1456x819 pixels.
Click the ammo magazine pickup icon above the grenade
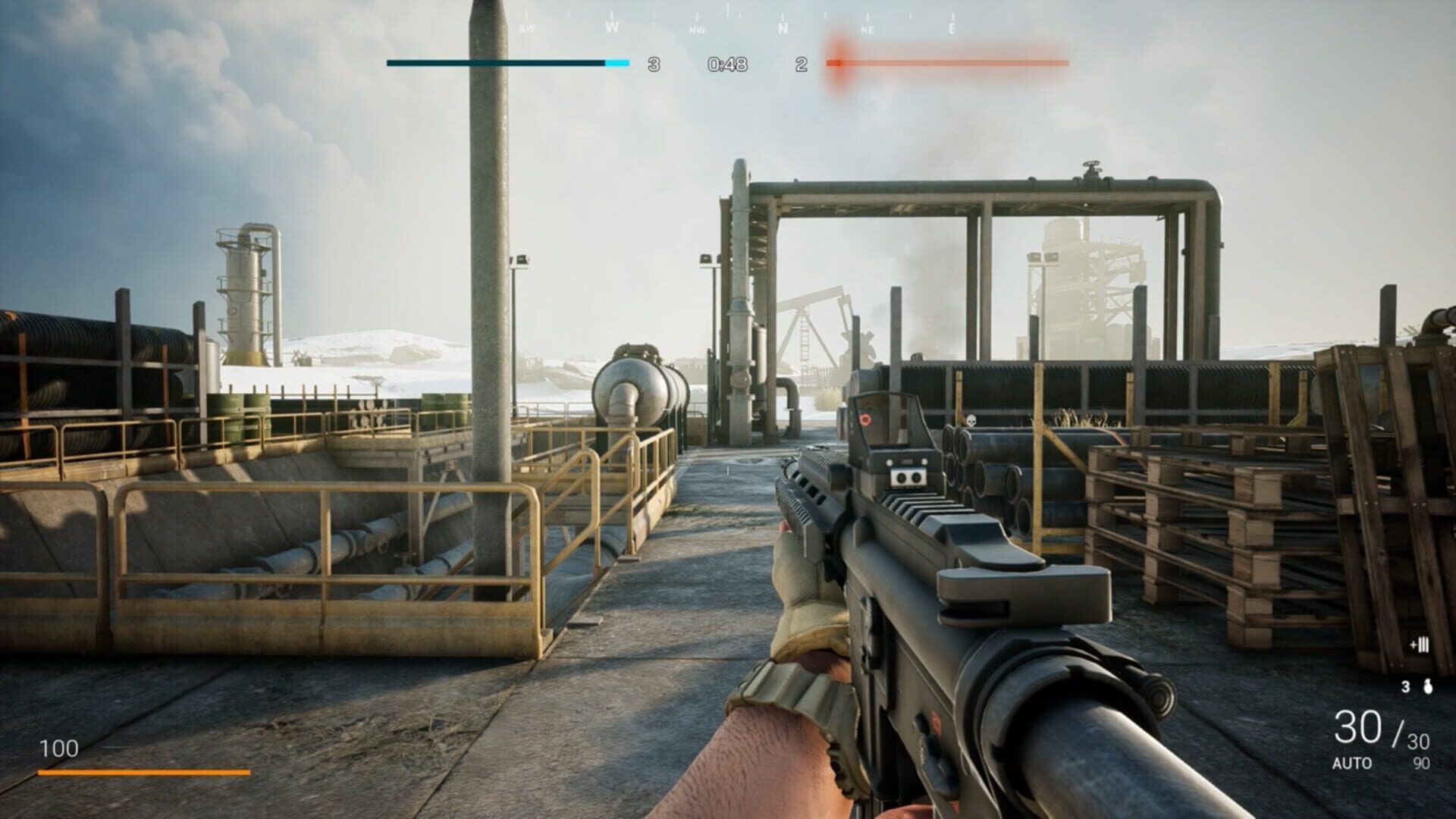[x=1420, y=645]
